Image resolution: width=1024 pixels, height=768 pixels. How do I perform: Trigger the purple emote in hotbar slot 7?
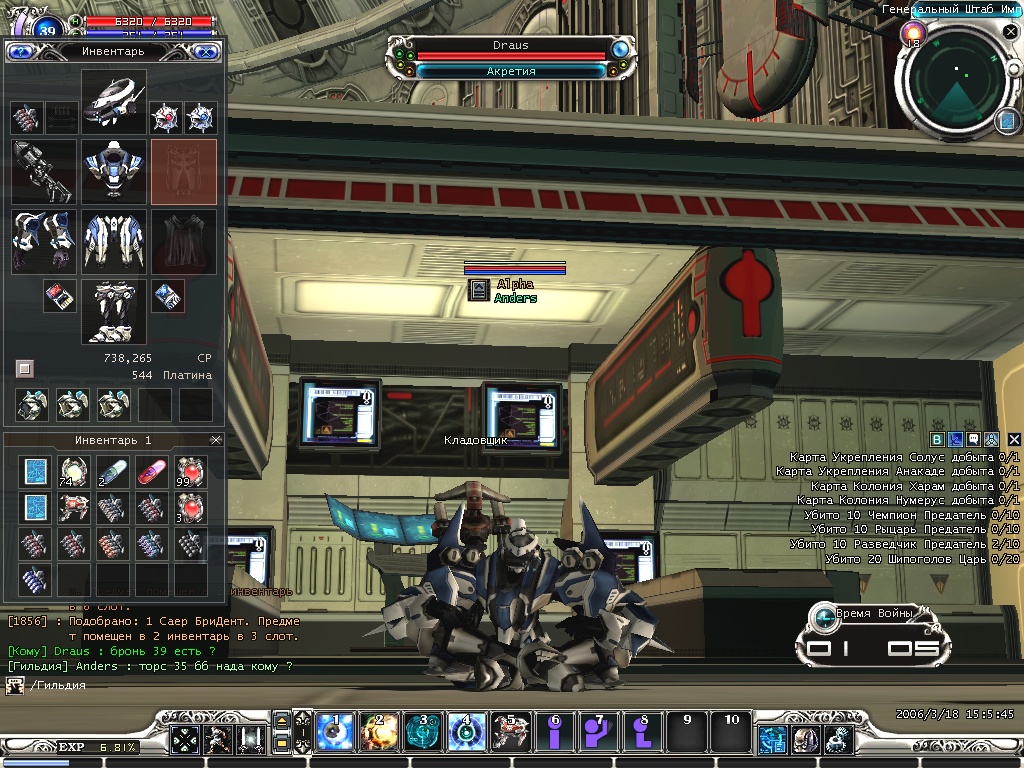pos(598,733)
